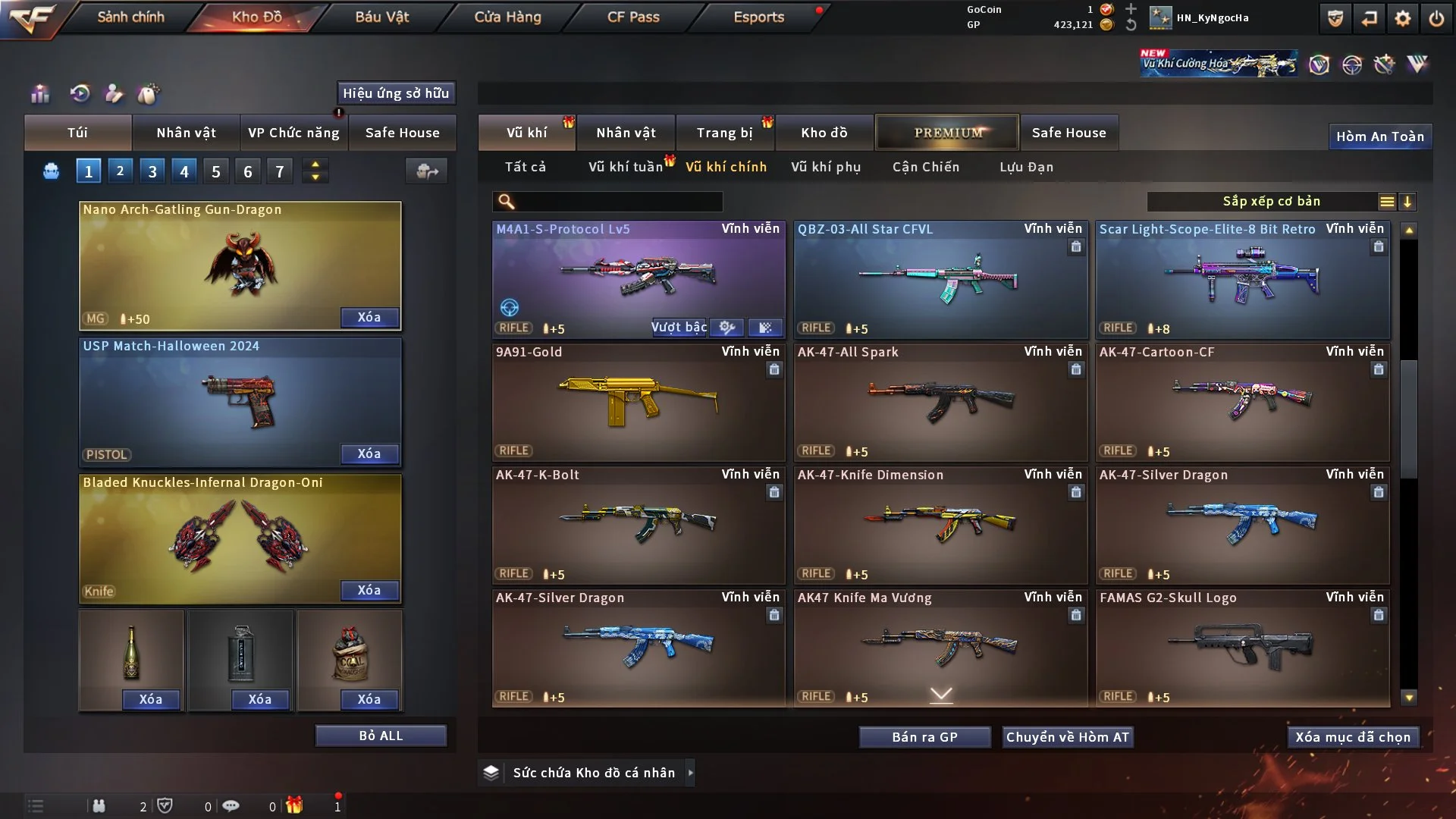Open the Sắp xếp cơ bản sort dropdown
The height and width of the screenshot is (819, 1456).
point(1271,202)
